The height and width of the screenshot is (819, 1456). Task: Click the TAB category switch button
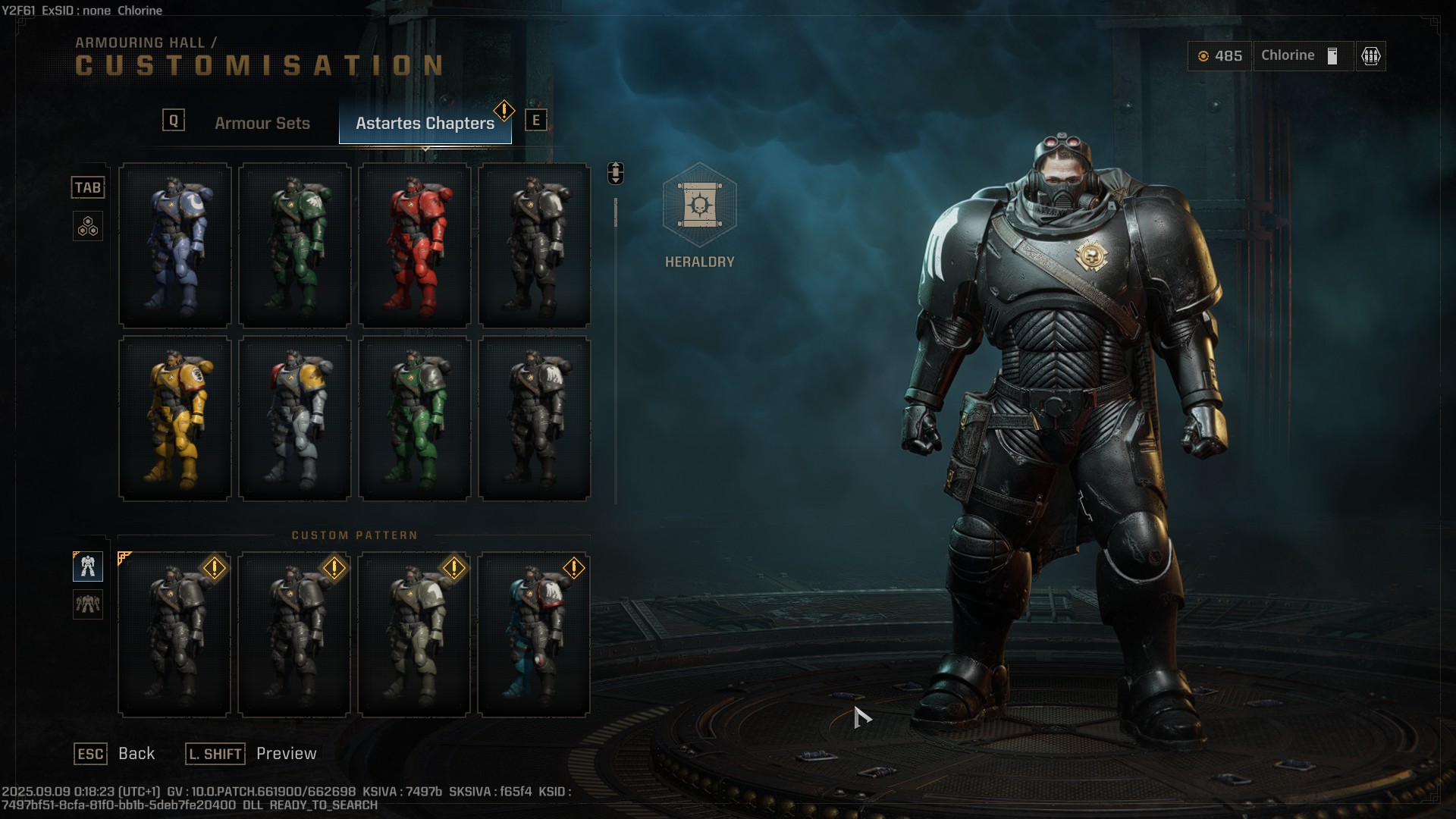point(88,187)
